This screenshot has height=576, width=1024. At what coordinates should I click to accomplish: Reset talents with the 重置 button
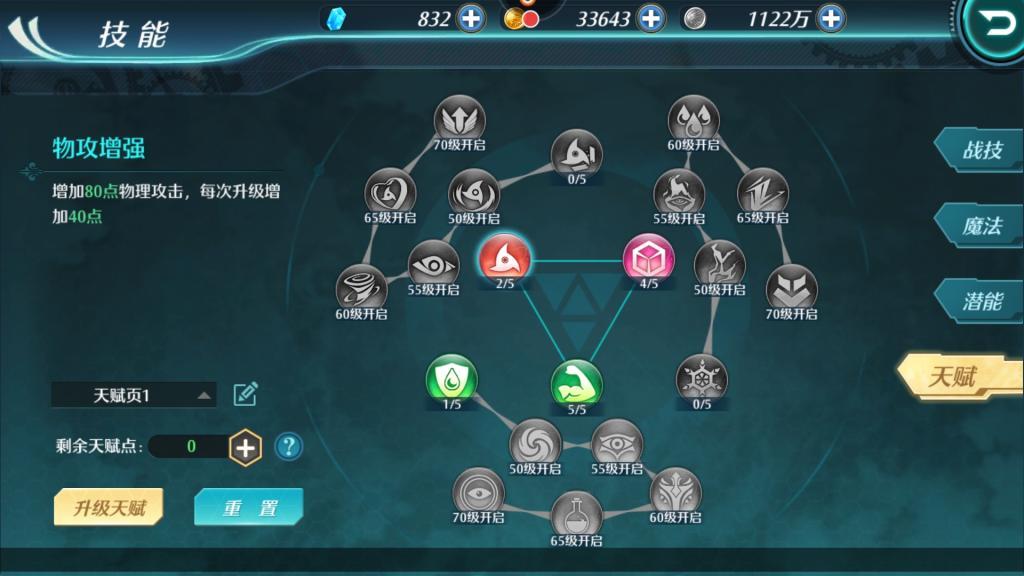[x=248, y=507]
